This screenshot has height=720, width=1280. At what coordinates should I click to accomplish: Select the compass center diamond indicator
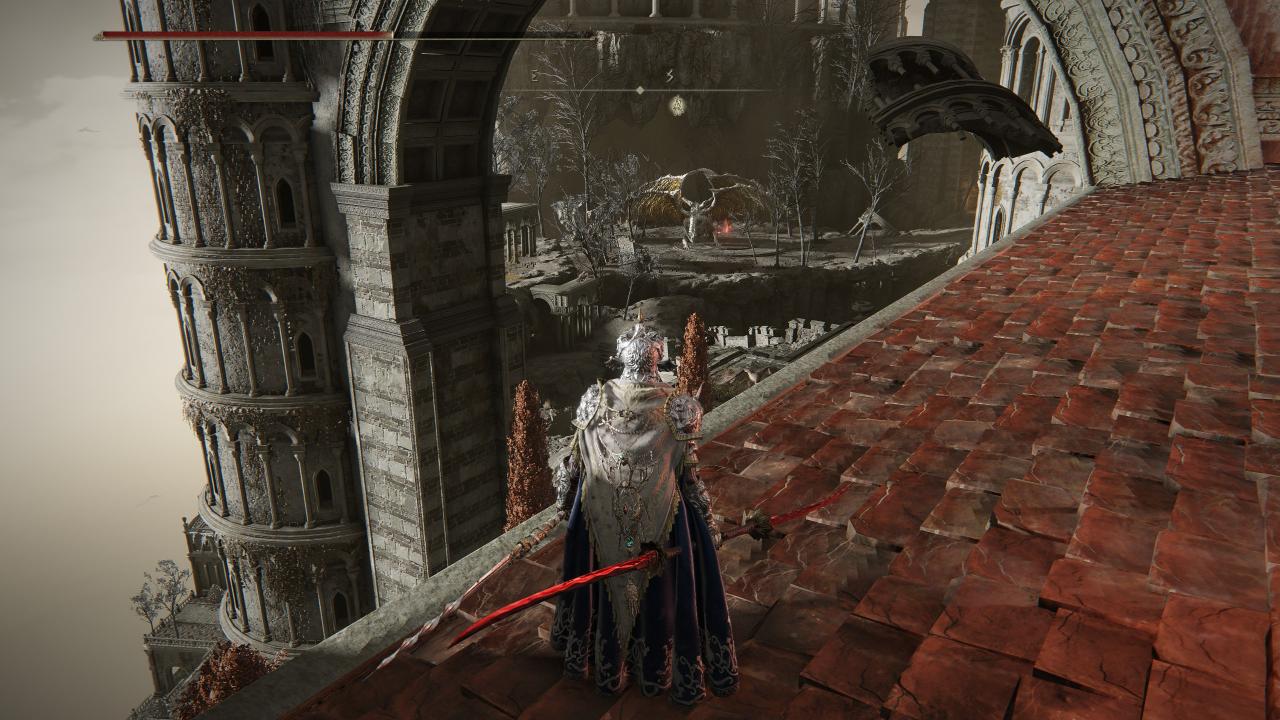[640, 90]
